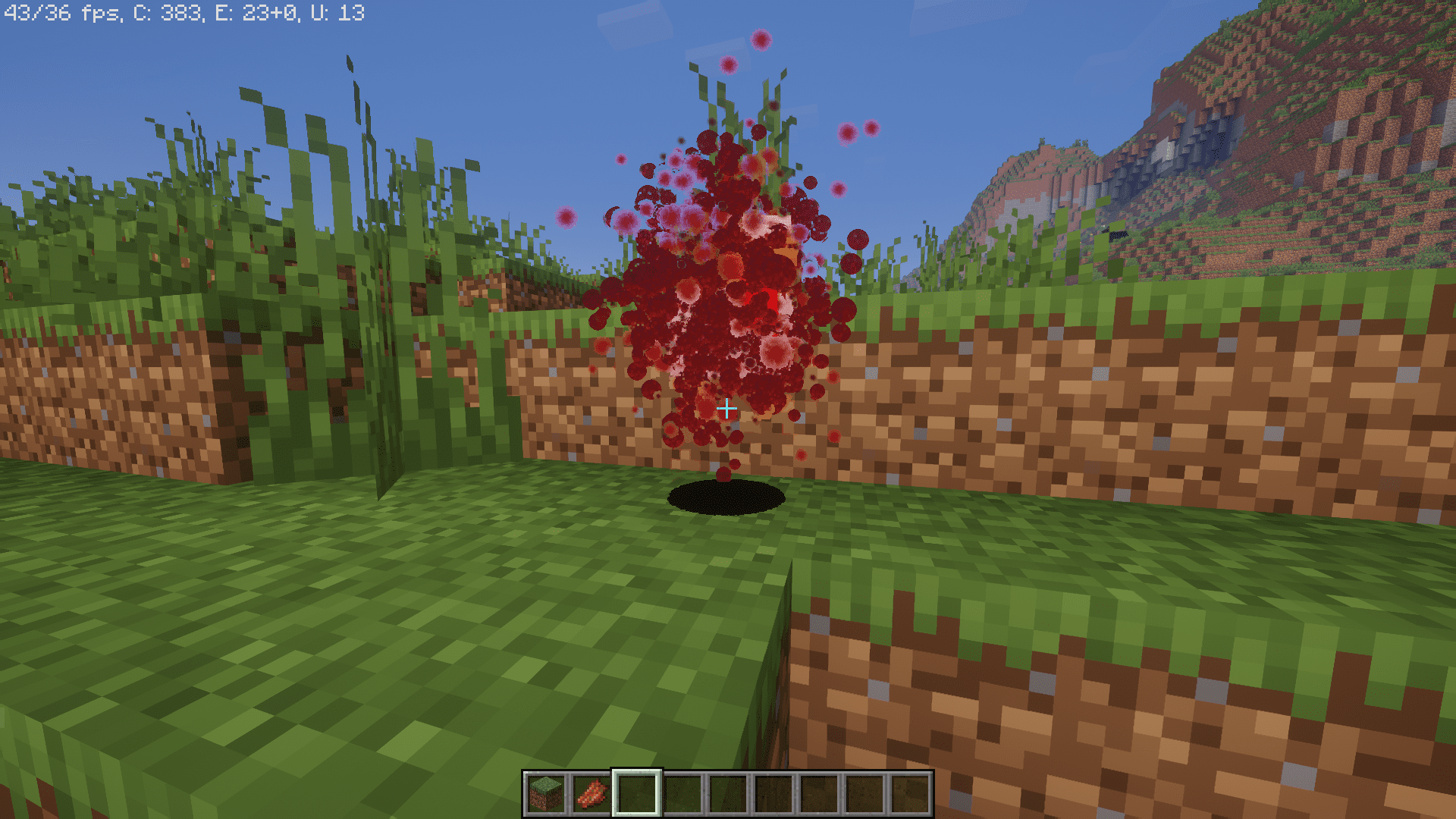Click the crosshair at screen center

727,409
